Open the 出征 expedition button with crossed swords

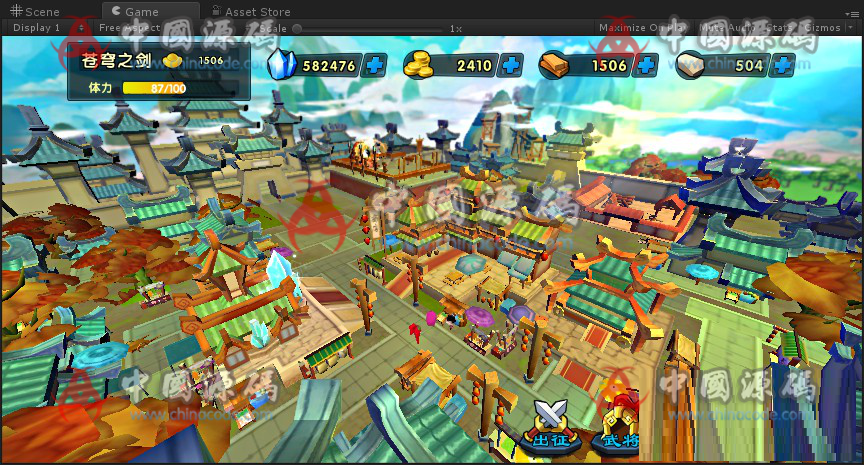pos(550,424)
